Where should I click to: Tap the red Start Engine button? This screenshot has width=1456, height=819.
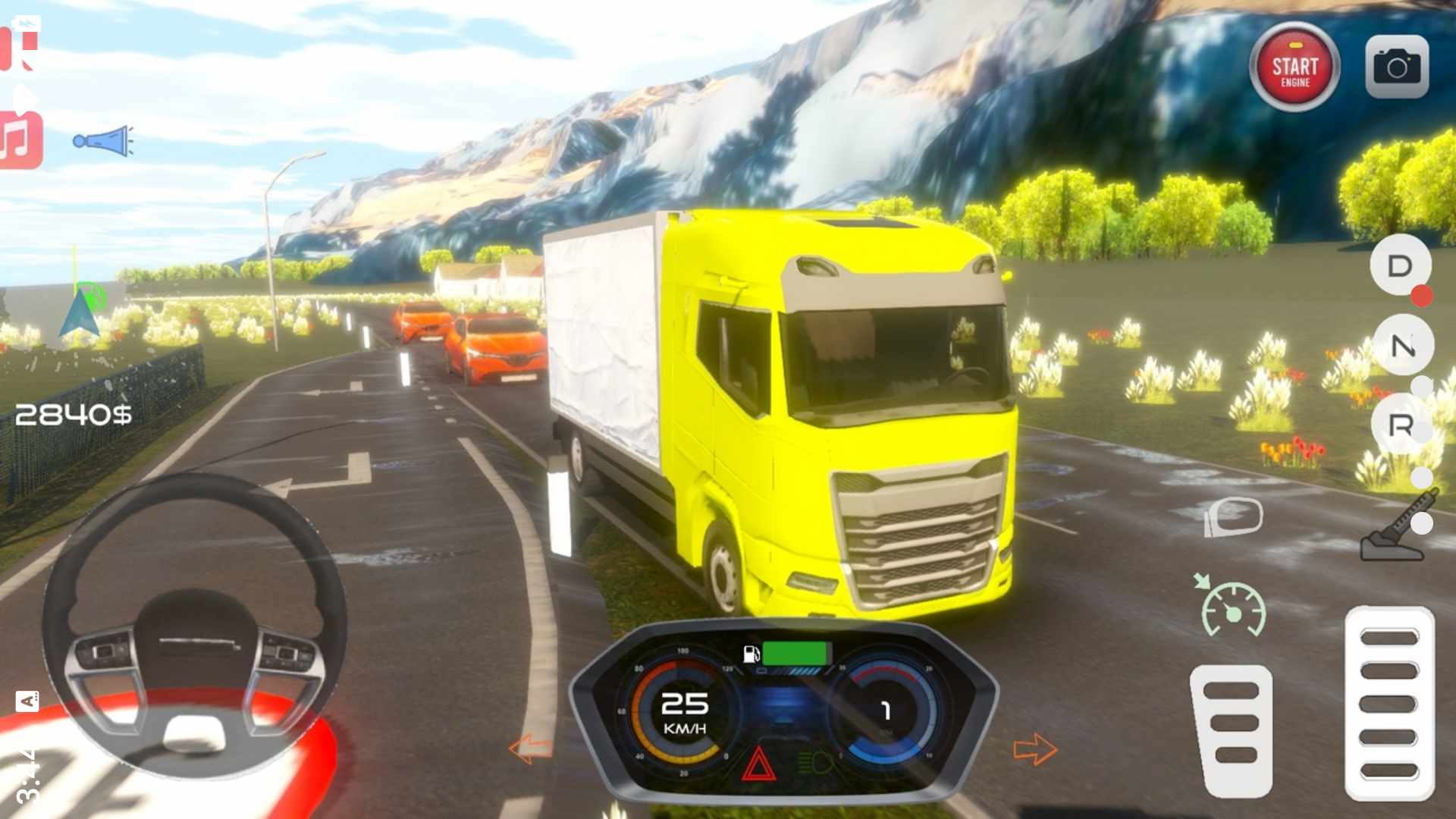1294,68
